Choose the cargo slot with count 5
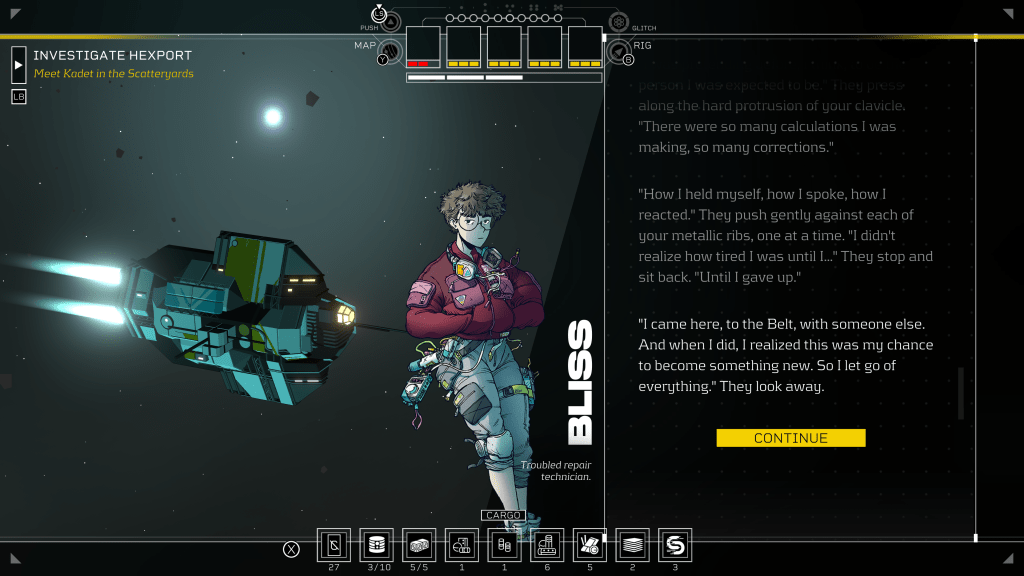 [590, 545]
